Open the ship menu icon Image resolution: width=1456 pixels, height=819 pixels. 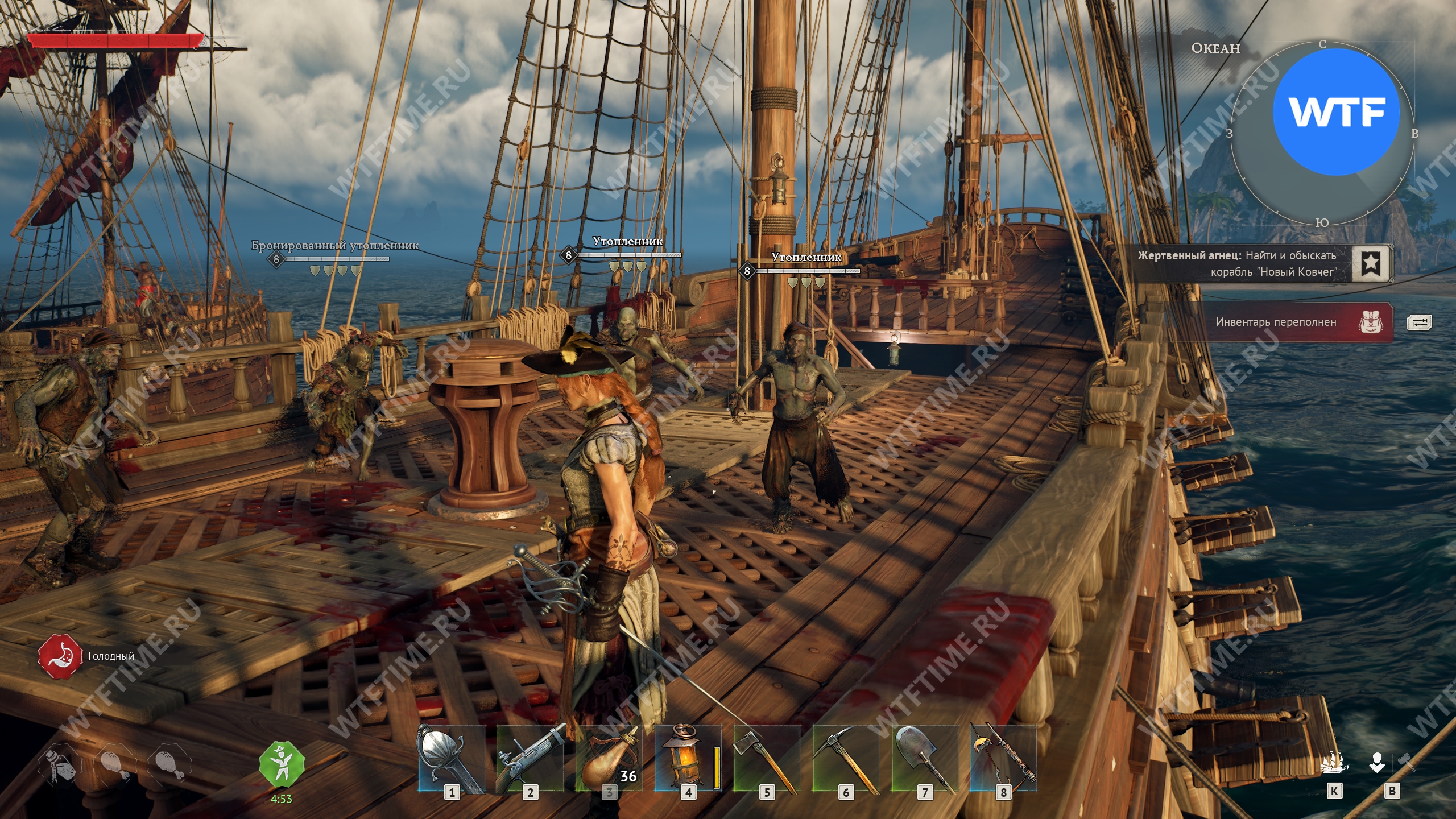(1334, 763)
